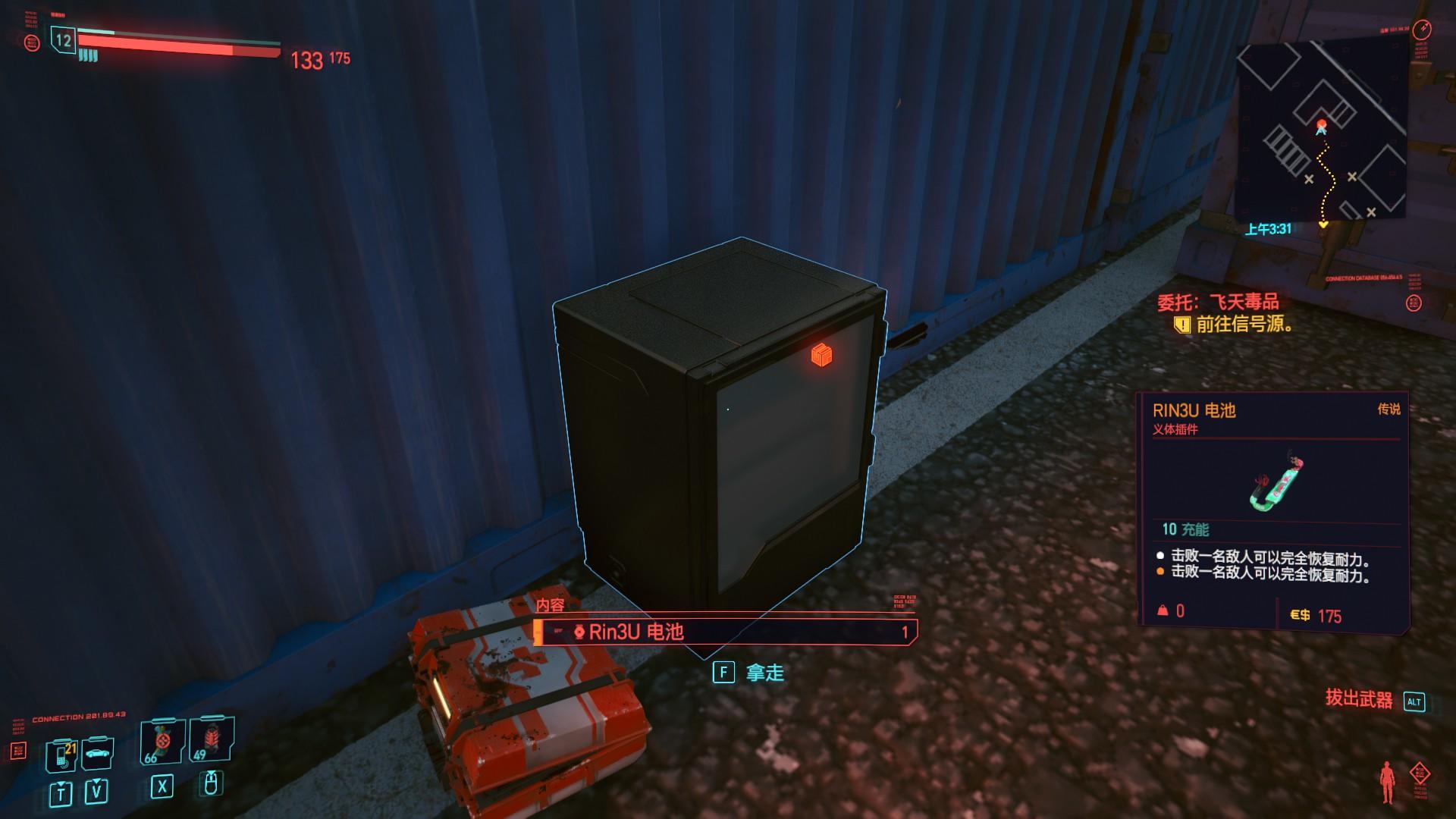The width and height of the screenshot is (1456, 819).
Task: Click the orange loot cube marker
Action: pyautogui.click(x=821, y=354)
